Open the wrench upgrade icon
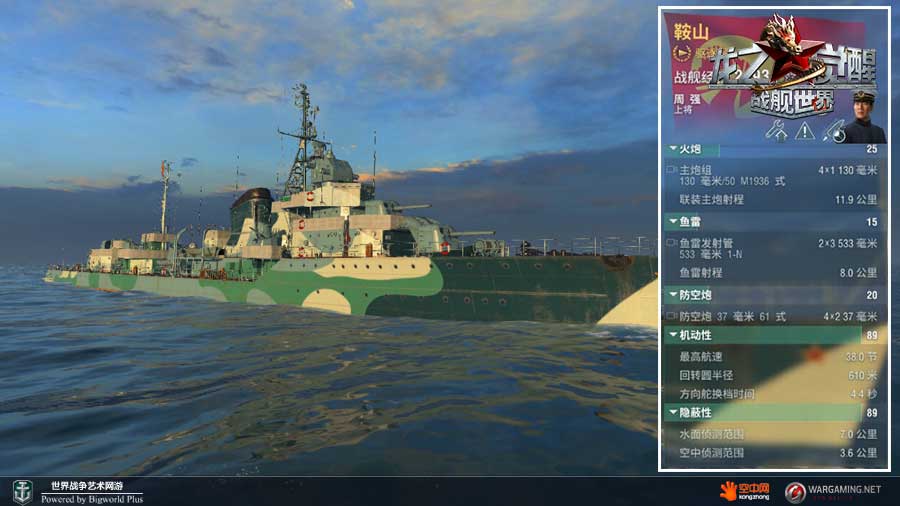 776,130
